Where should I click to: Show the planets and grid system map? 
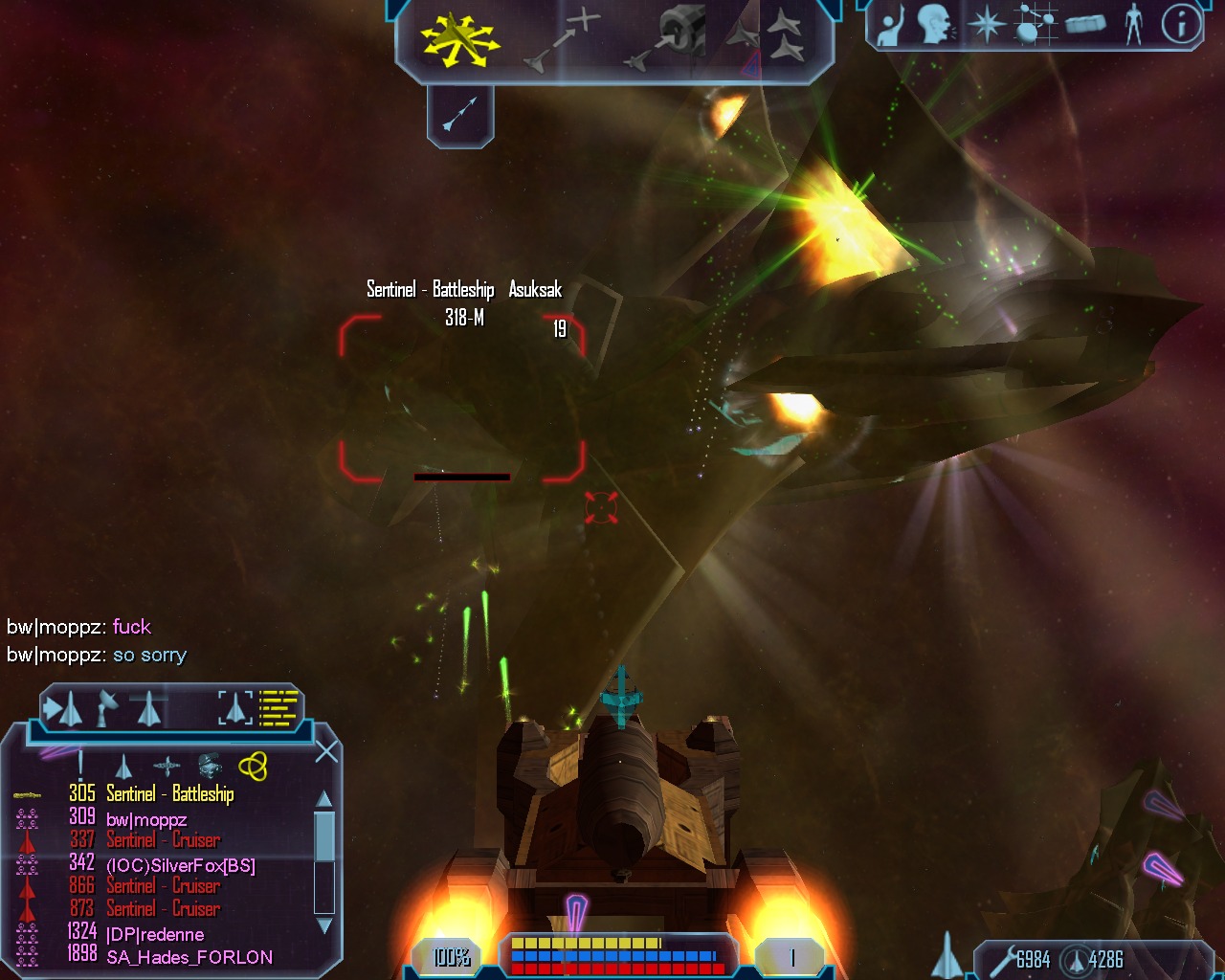pos(1033,25)
